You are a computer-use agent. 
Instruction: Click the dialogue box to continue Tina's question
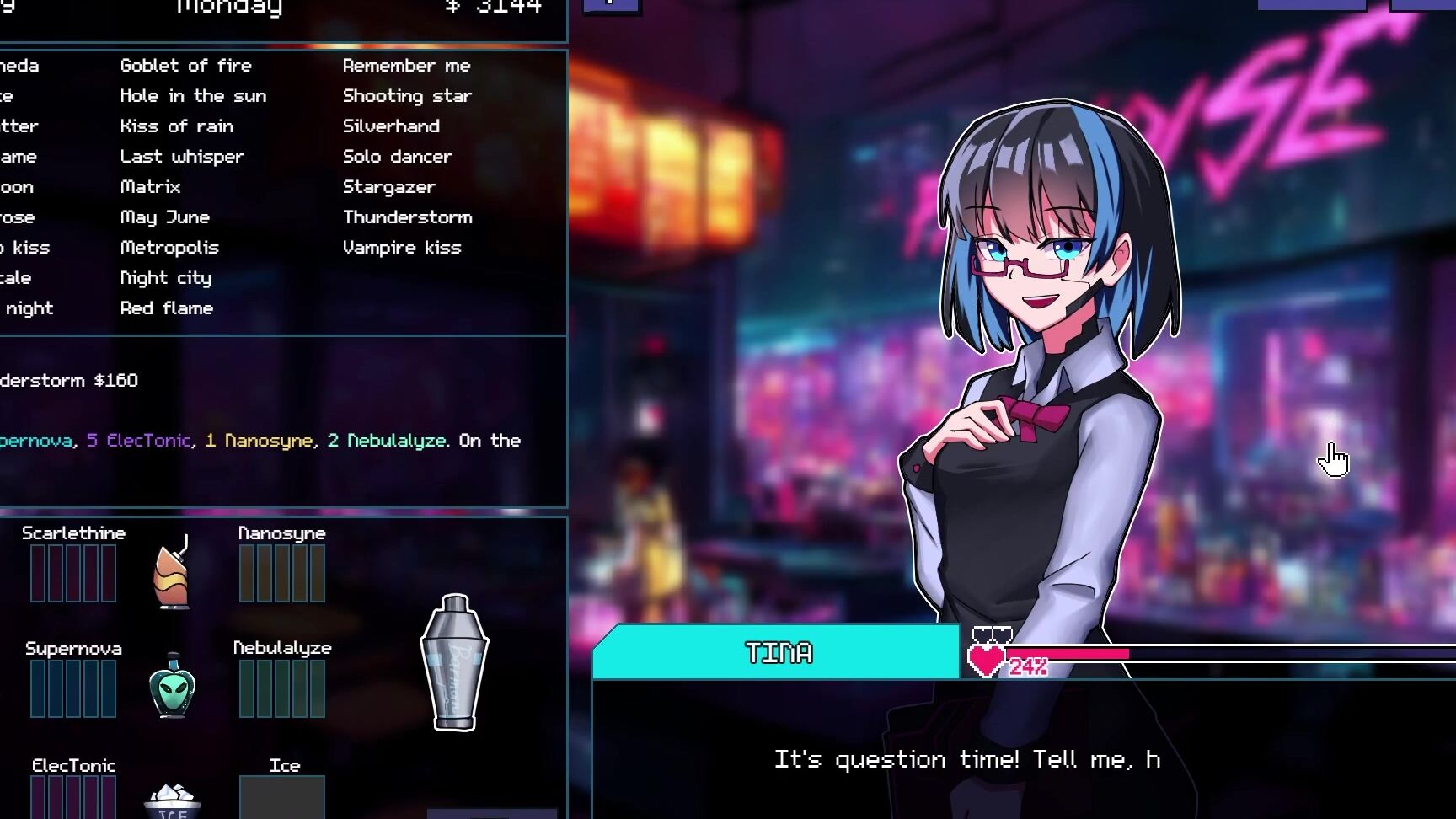967,758
